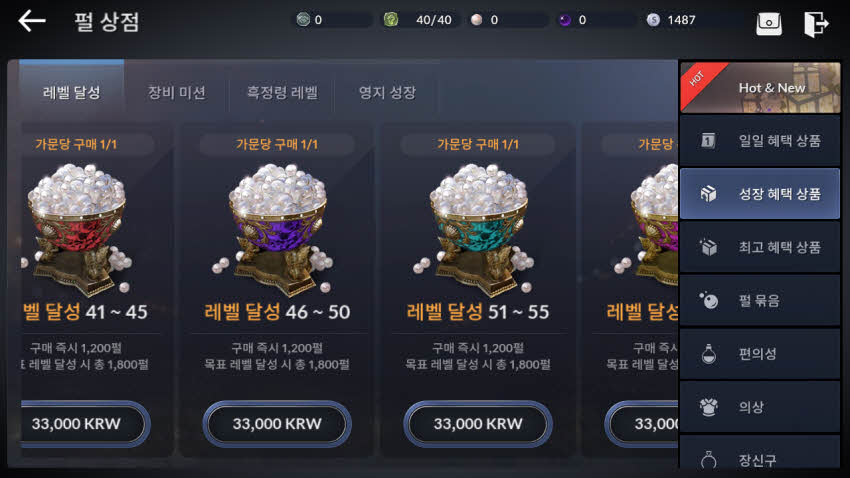850x478 pixels.
Task: Switch to the 레벨 달성 tab
Action: (x=72, y=93)
